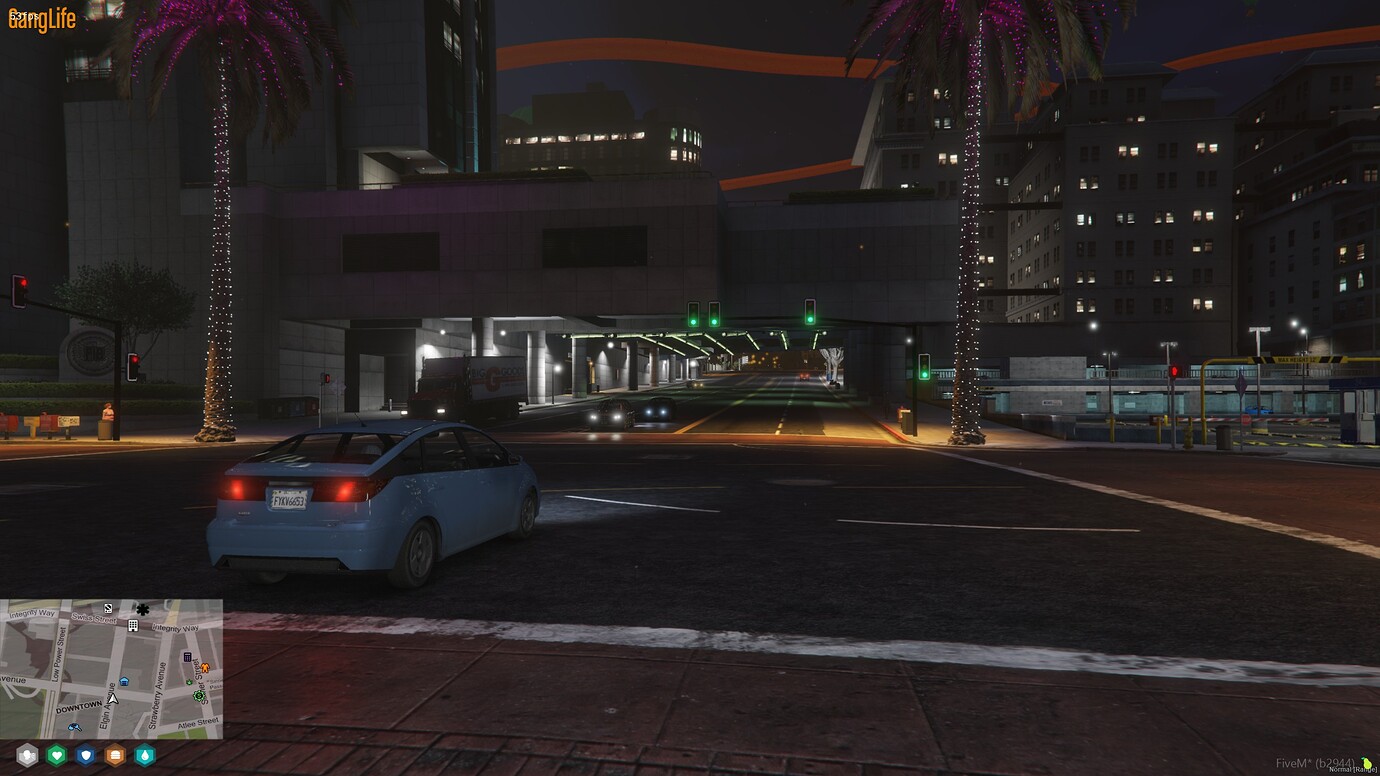Screen dimensions: 1380x776
Task: Click the GangLife server logo
Action: point(40,18)
